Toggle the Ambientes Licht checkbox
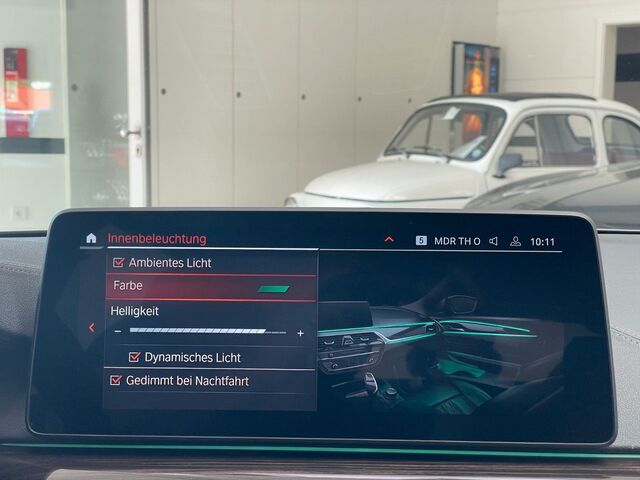Image resolution: width=640 pixels, height=480 pixels. coord(118,263)
